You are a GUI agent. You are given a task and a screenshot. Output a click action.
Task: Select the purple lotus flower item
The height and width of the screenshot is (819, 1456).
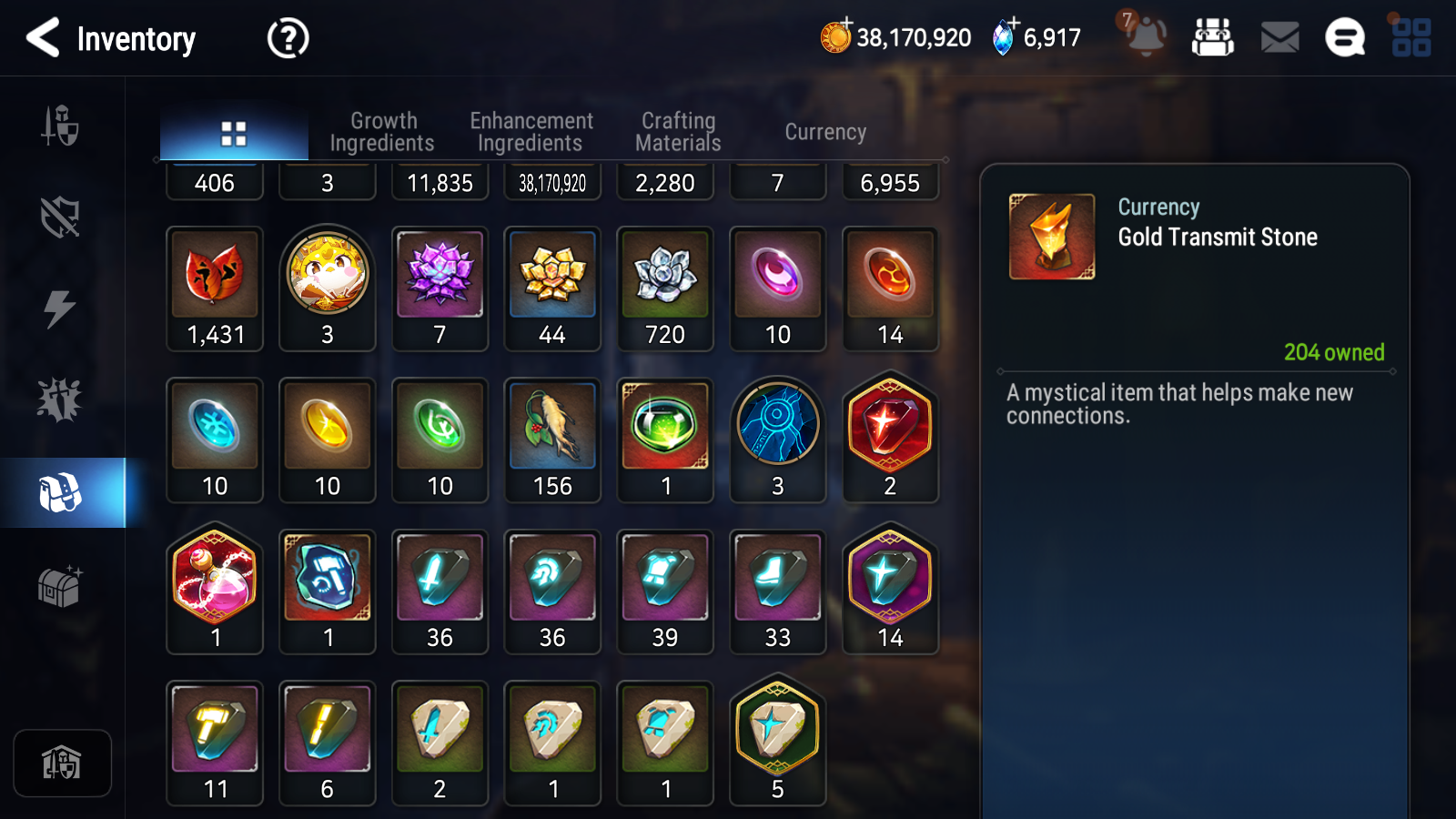tap(440, 288)
